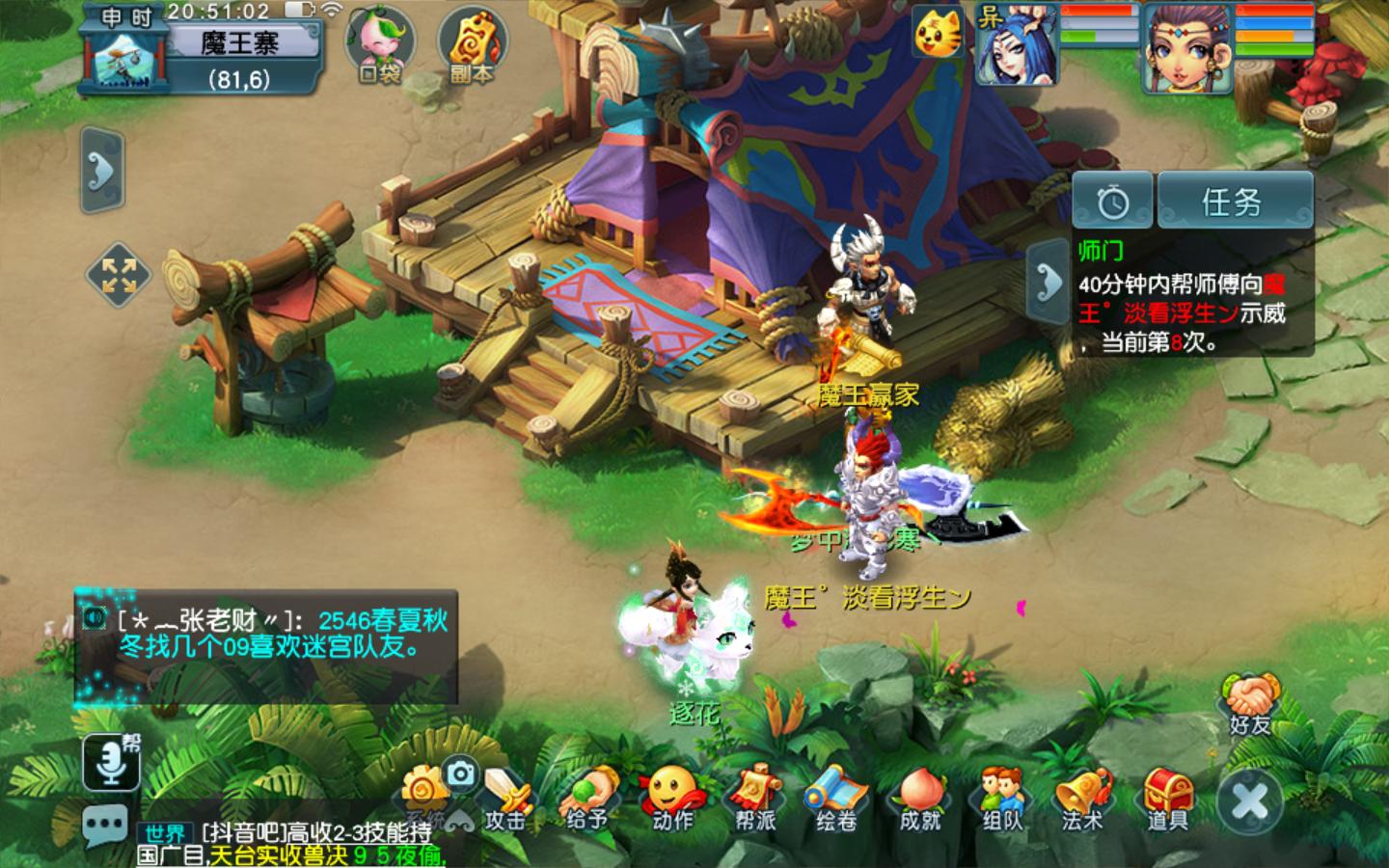
Task: Open the 副本 dungeon menu
Action: tap(471, 43)
